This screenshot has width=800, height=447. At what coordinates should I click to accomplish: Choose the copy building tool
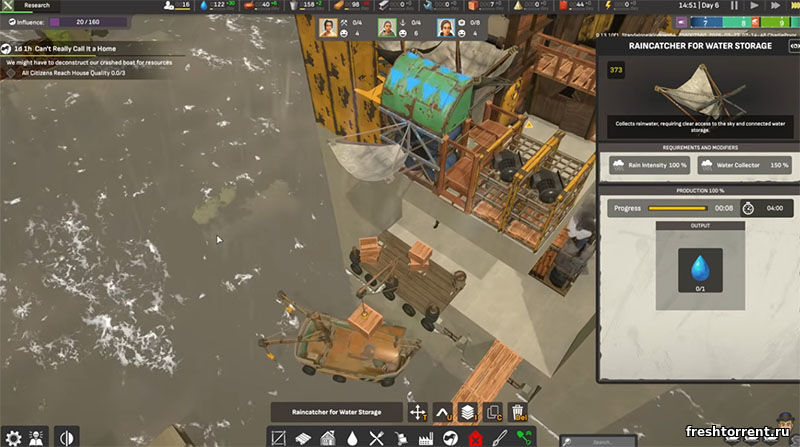tap(493, 411)
